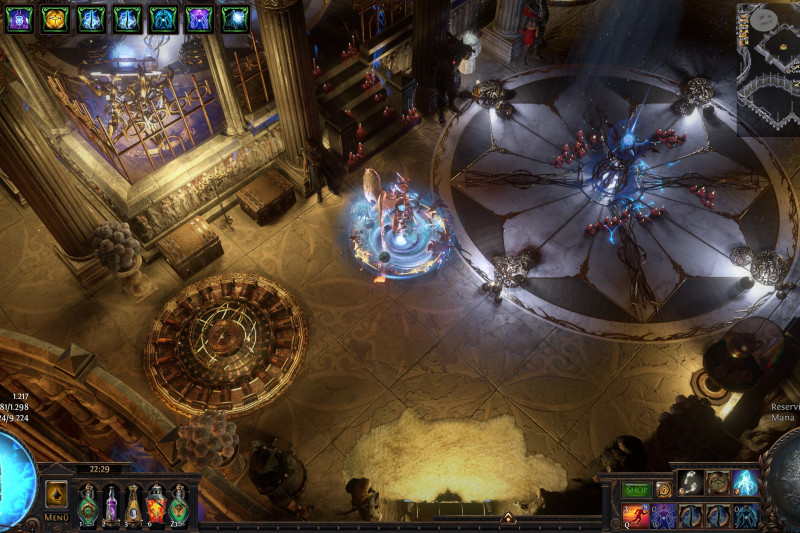The image size is (800, 533).
Task: Use the purple flask in the flask bar
Action: [x=111, y=503]
